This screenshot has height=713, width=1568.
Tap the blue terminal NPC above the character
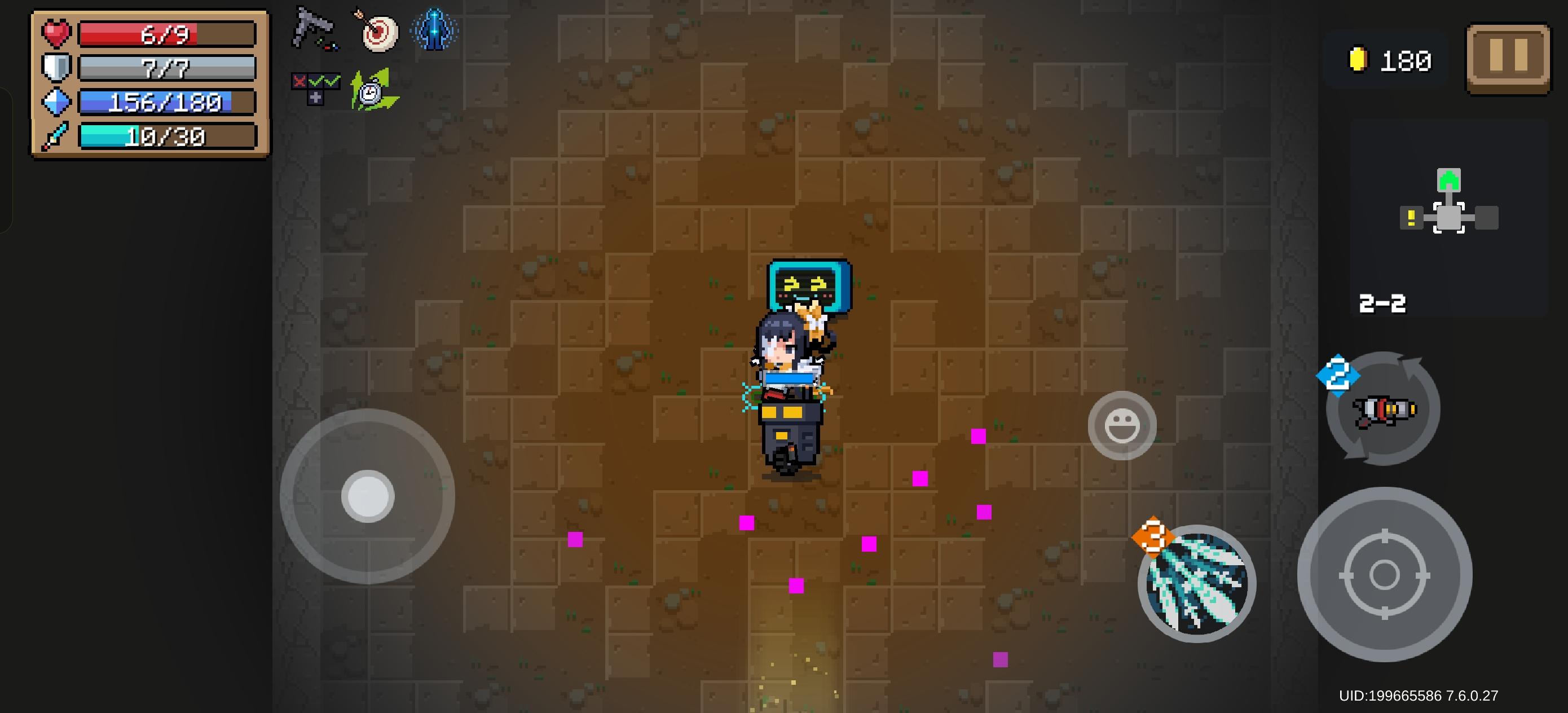809,286
